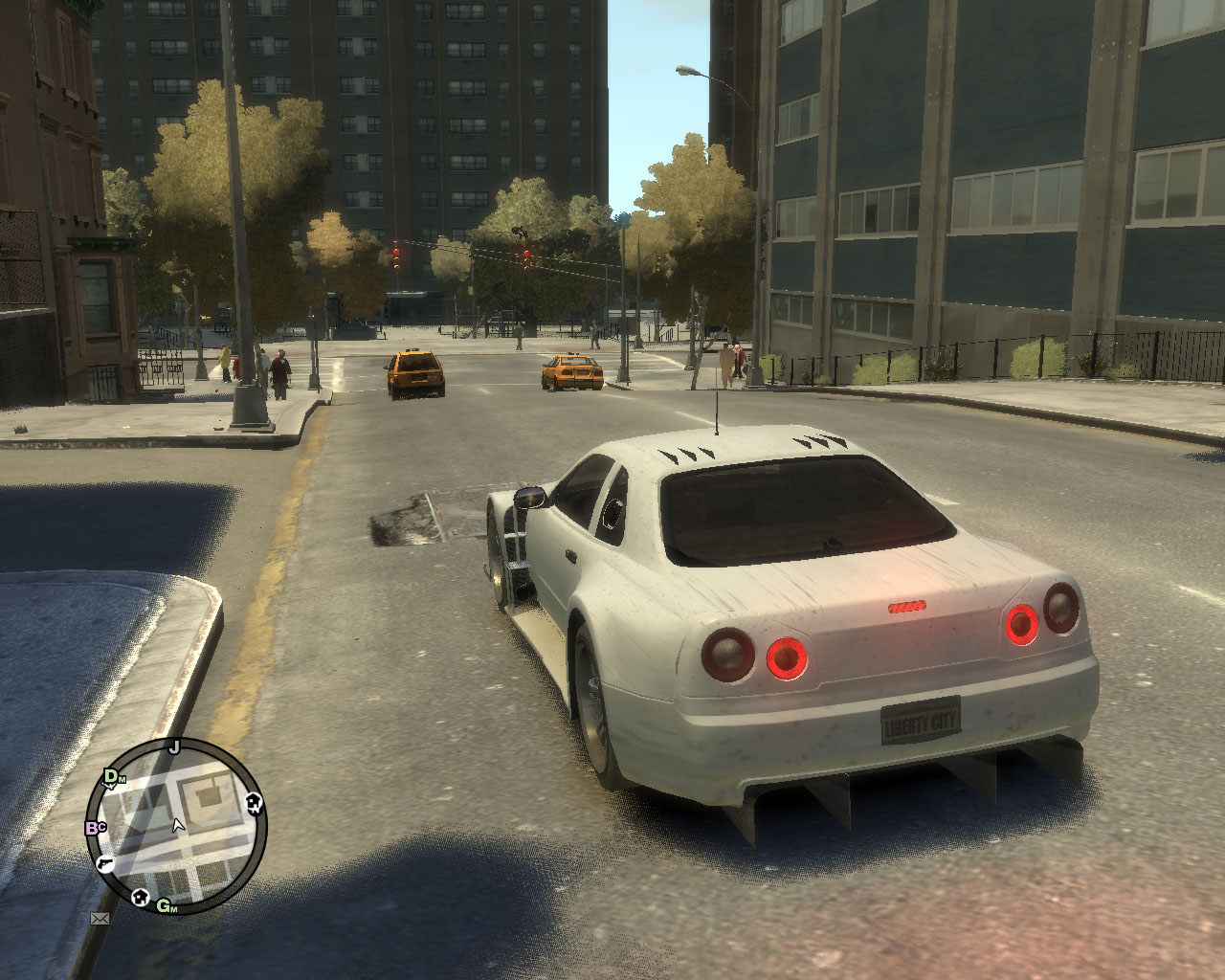The image size is (1225, 980).
Task: Open the envelope message icon
Action: (x=100, y=919)
